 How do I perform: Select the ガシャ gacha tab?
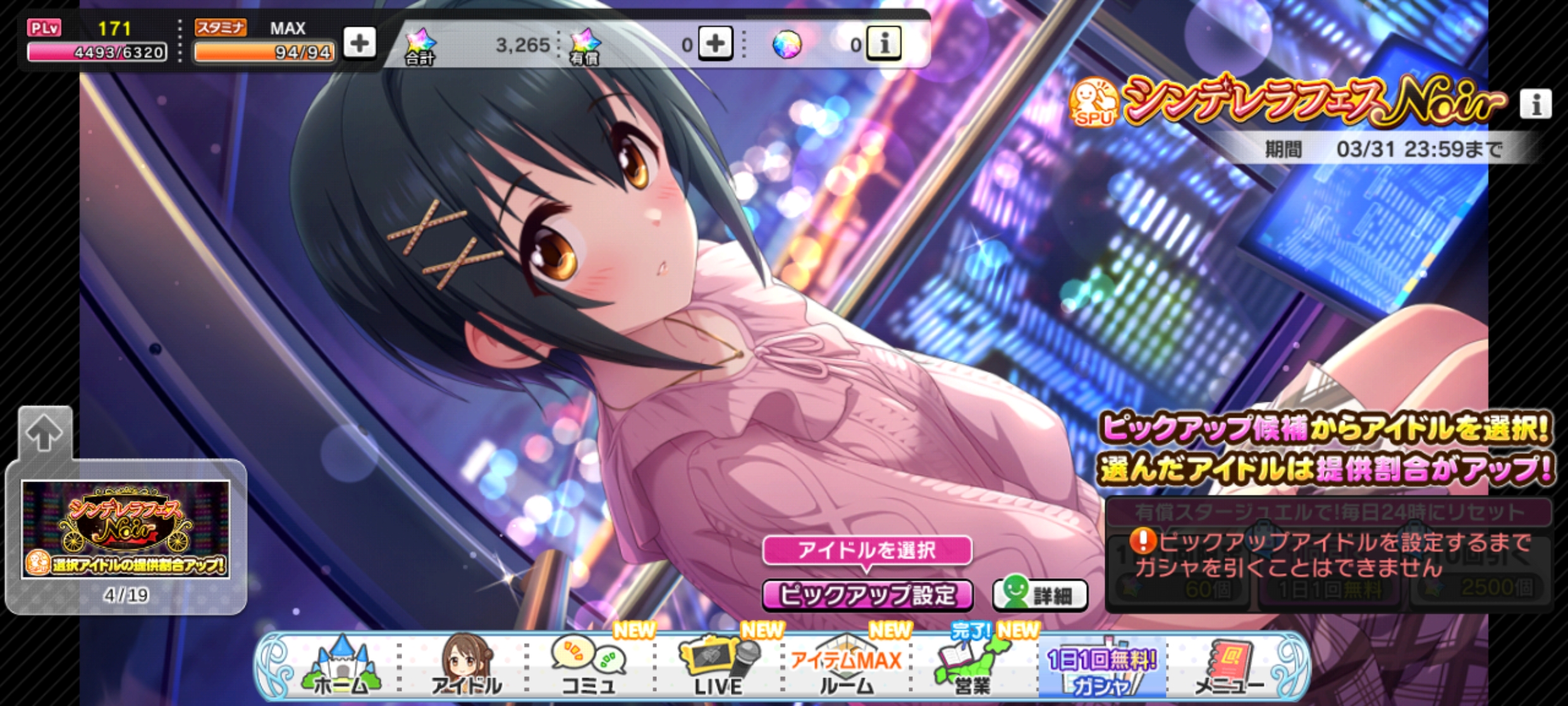pos(1101,671)
